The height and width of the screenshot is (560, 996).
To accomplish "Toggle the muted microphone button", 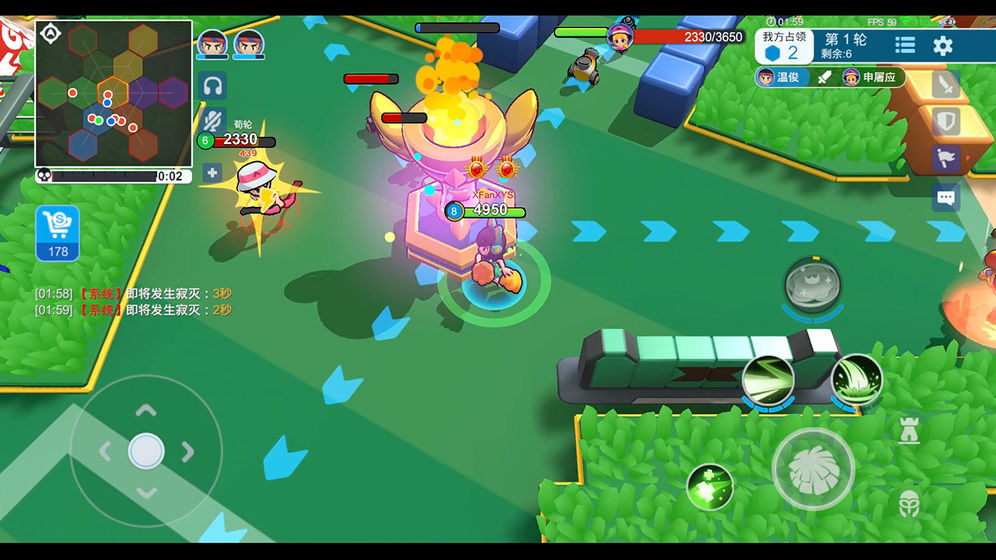I will (212, 121).
